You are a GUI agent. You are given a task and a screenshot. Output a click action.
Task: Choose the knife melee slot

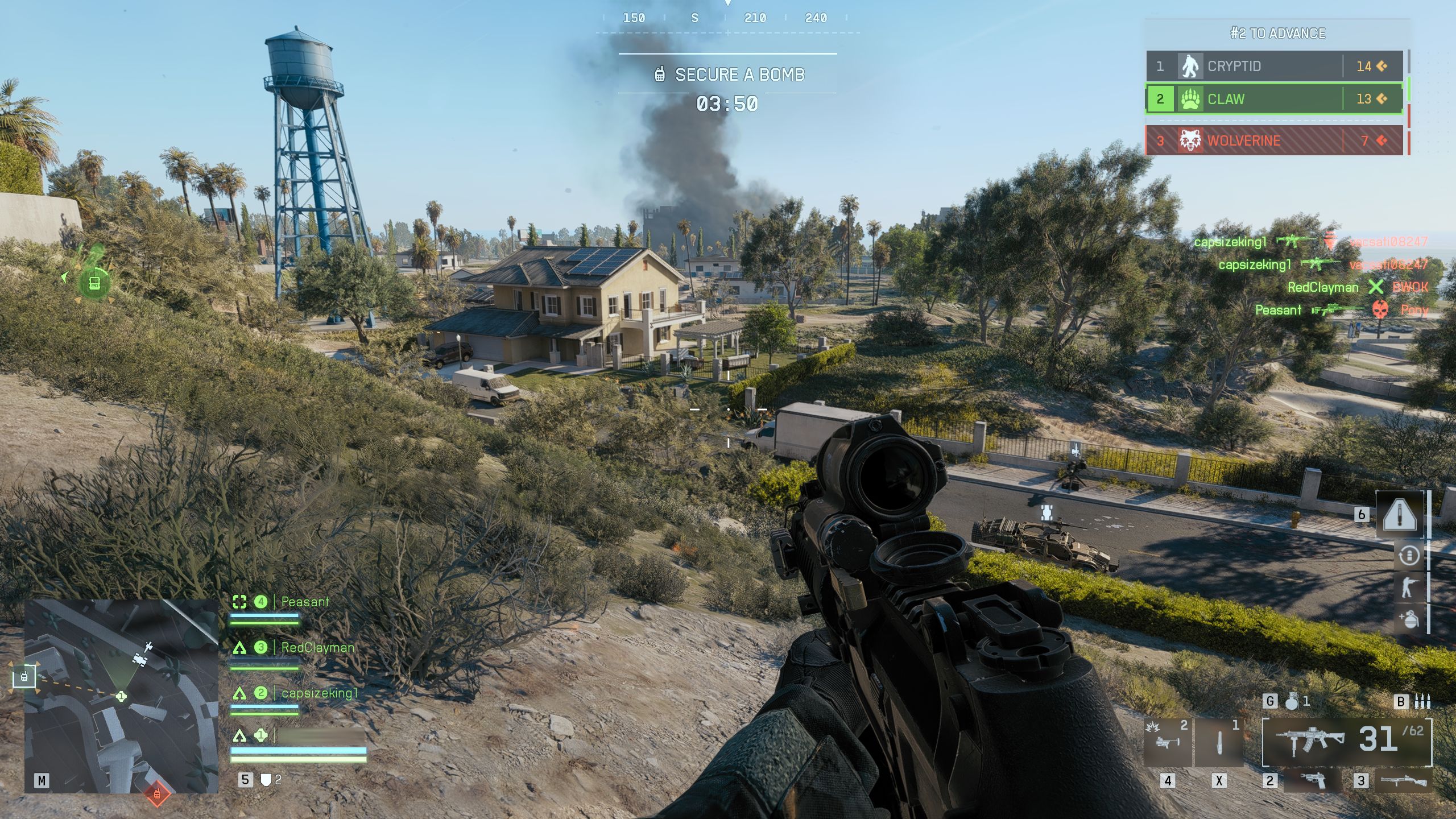1219,742
